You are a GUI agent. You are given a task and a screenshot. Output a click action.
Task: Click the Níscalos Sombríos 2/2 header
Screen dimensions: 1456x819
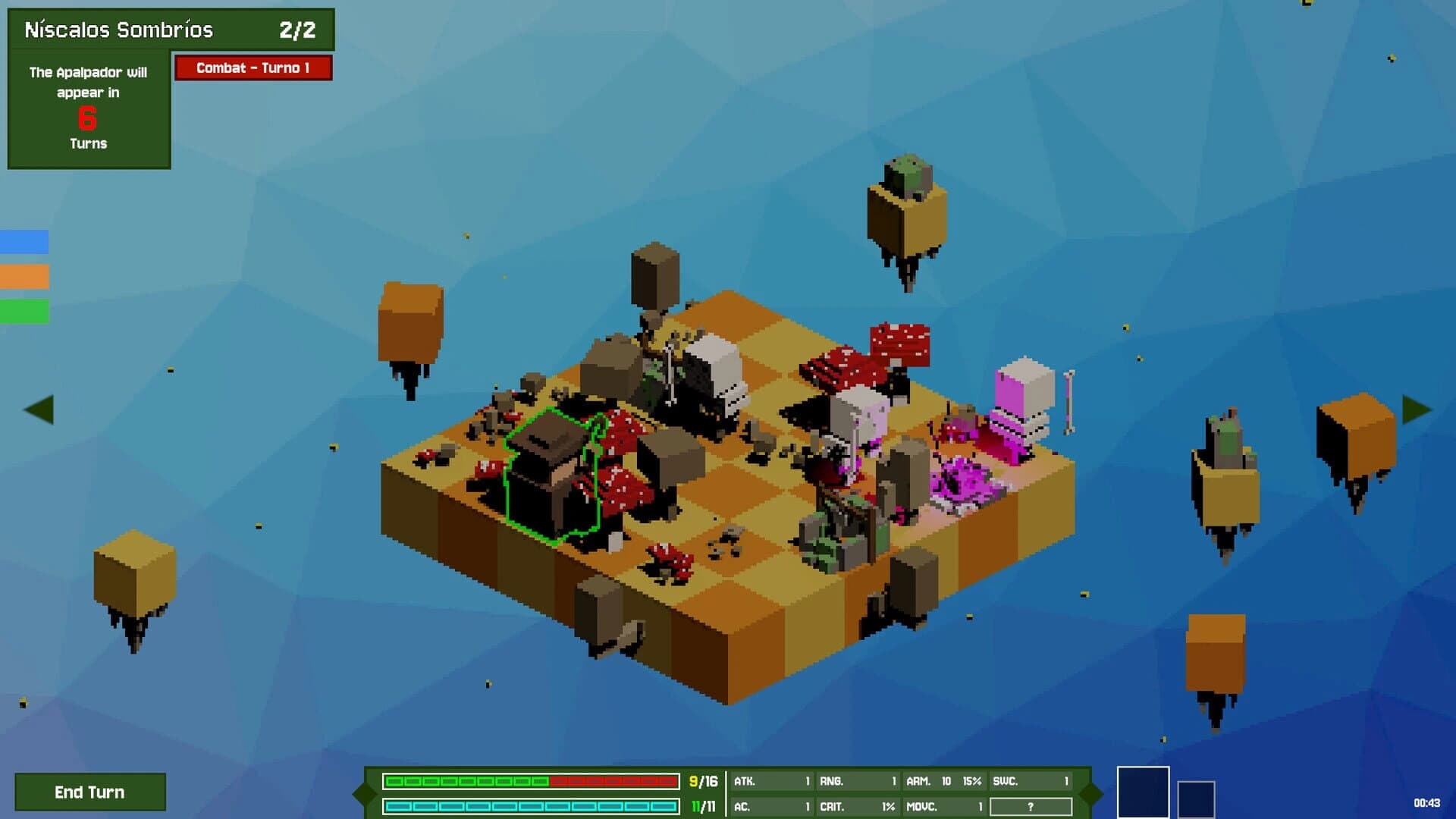[x=171, y=28]
